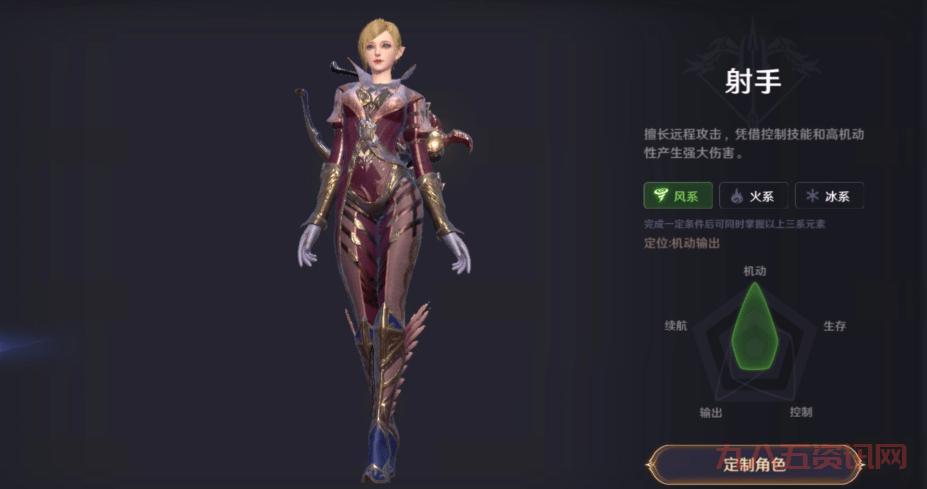Select the 风系 wind element
This screenshot has width=927, height=489.
[677, 195]
